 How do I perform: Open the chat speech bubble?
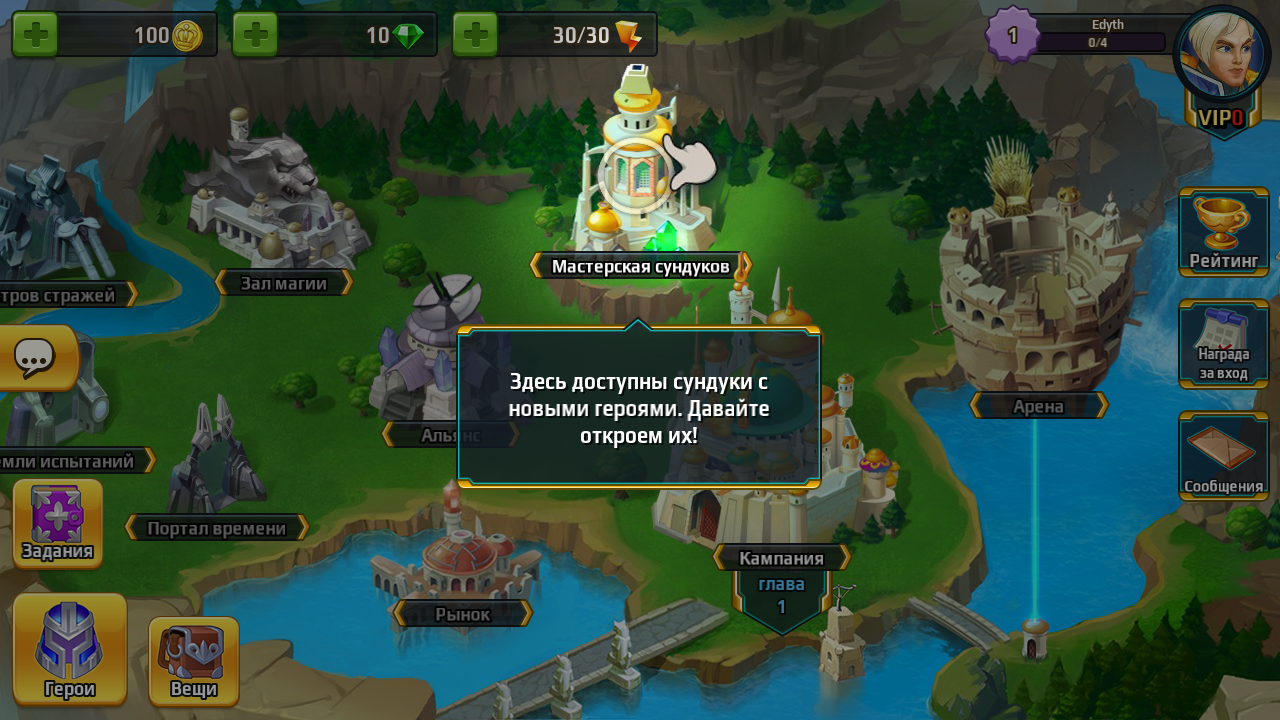pos(36,357)
